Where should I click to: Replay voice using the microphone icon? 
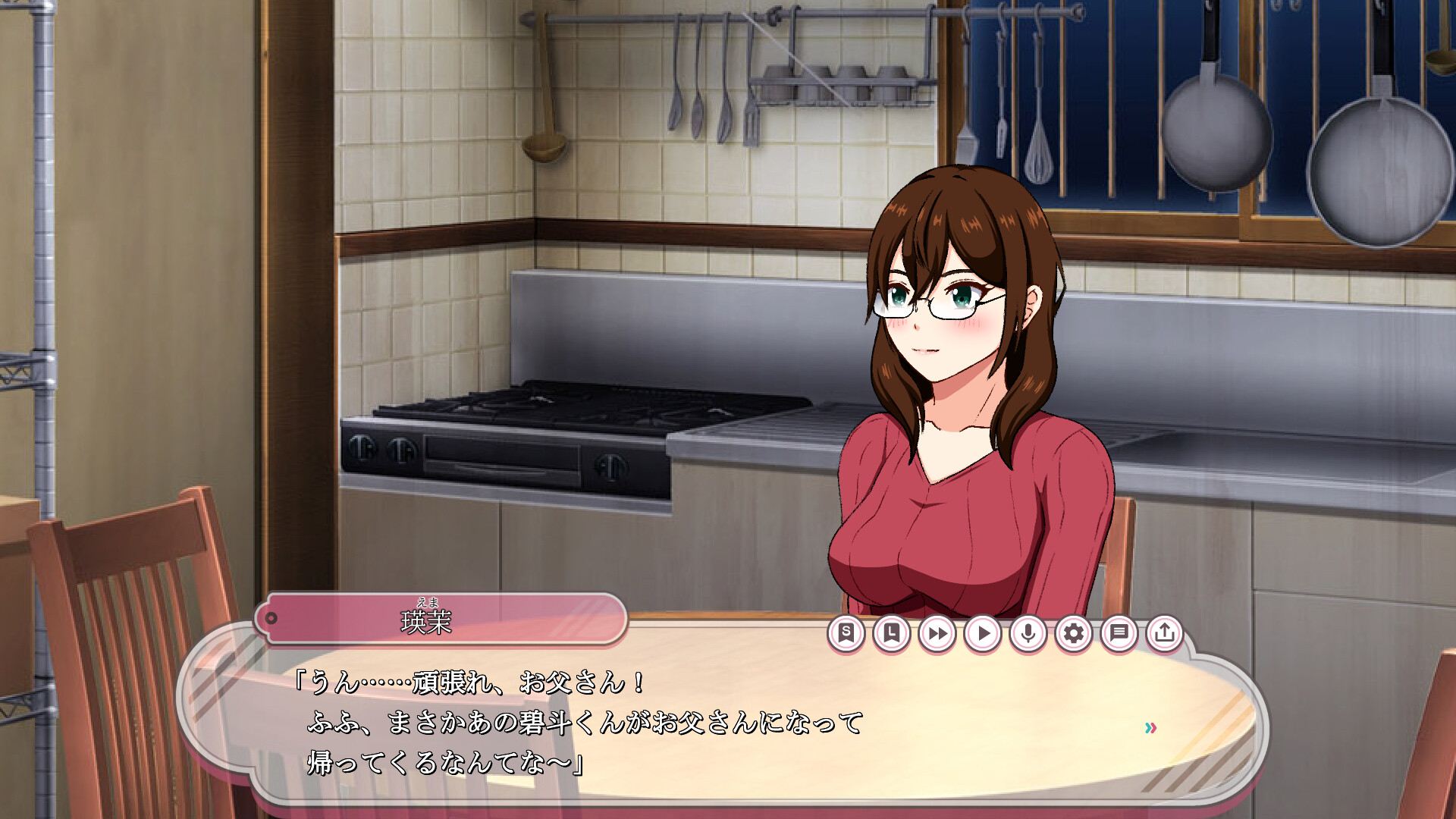pos(1028,633)
